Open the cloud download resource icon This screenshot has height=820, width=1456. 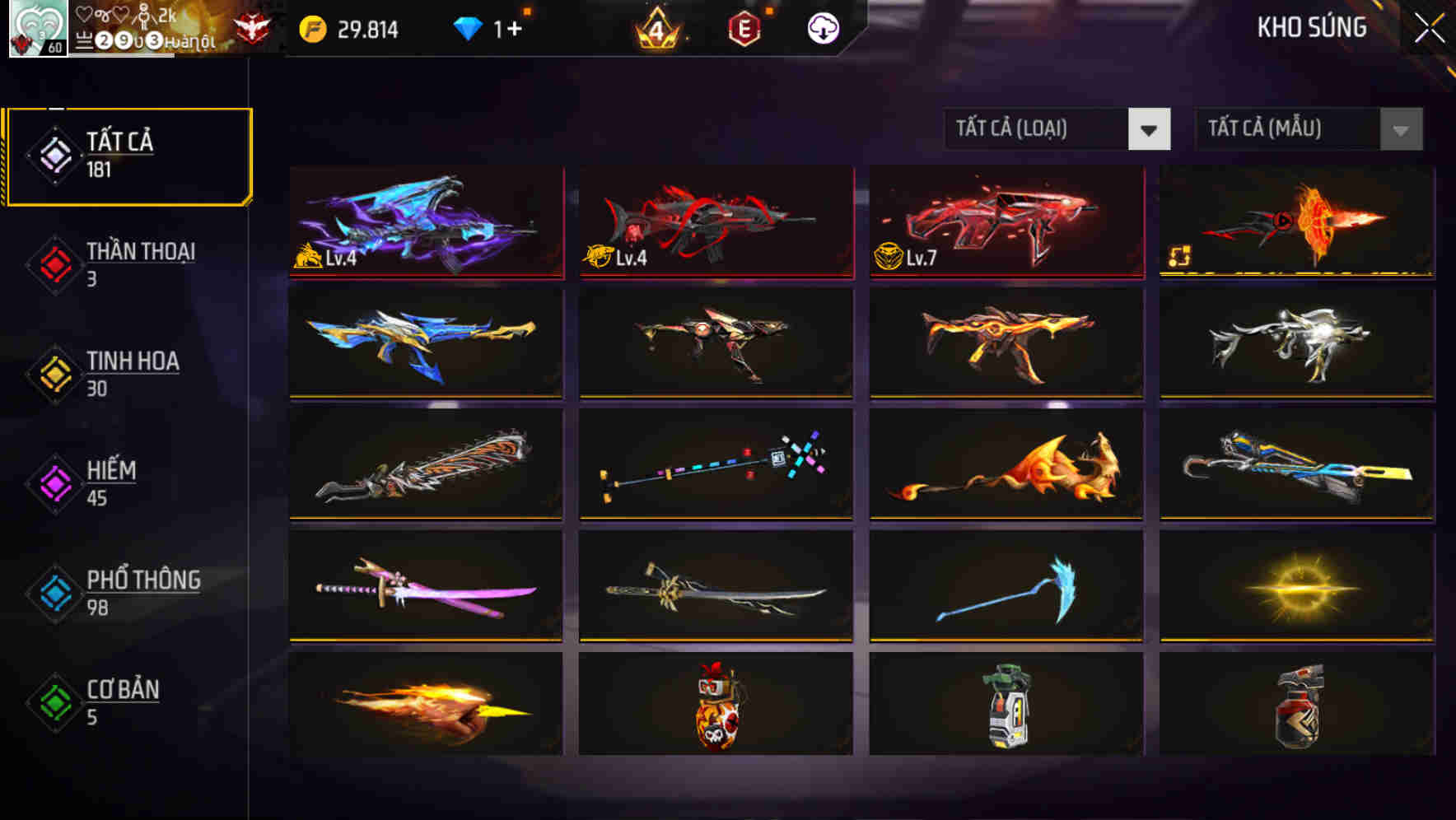(823, 27)
